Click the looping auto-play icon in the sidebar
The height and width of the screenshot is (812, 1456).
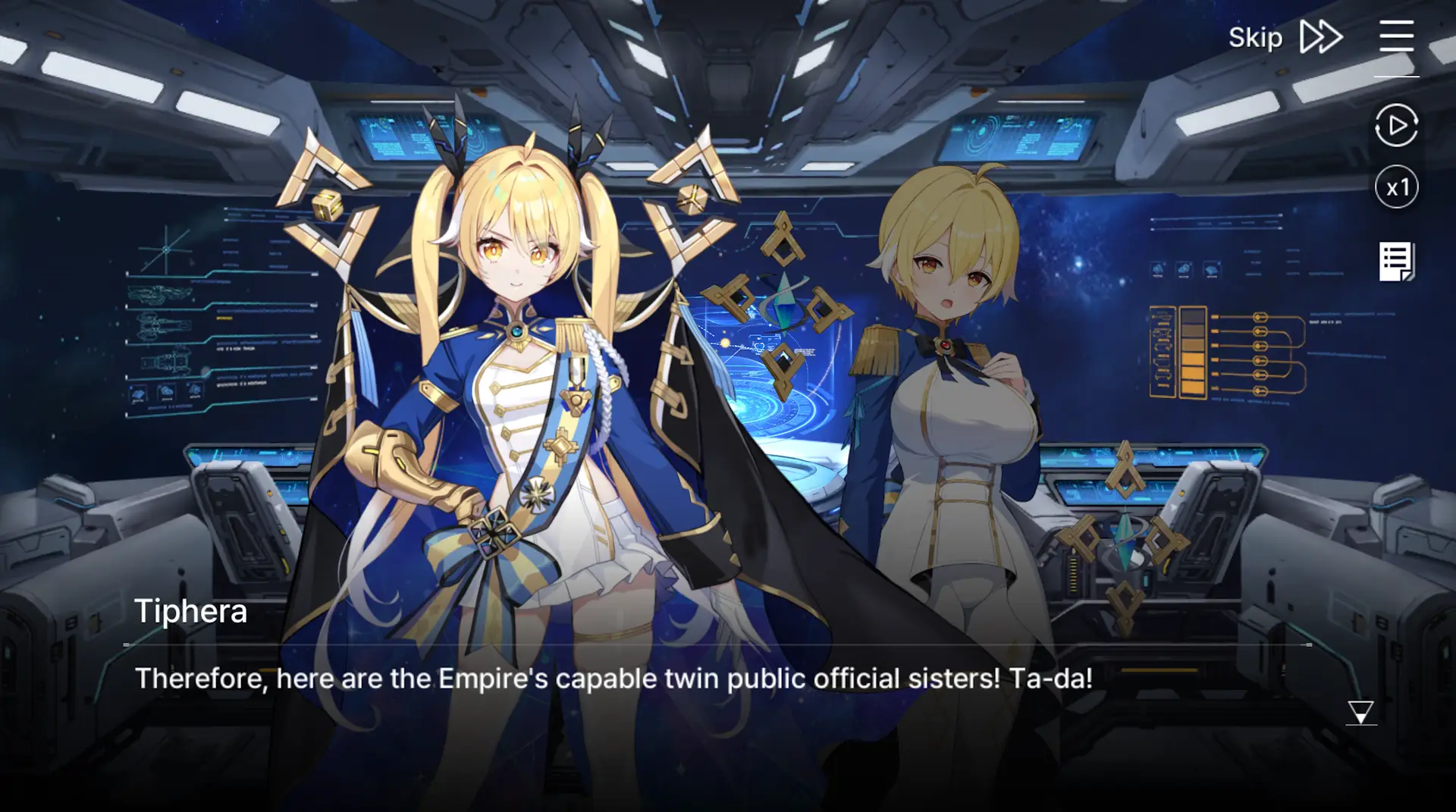click(x=1396, y=125)
